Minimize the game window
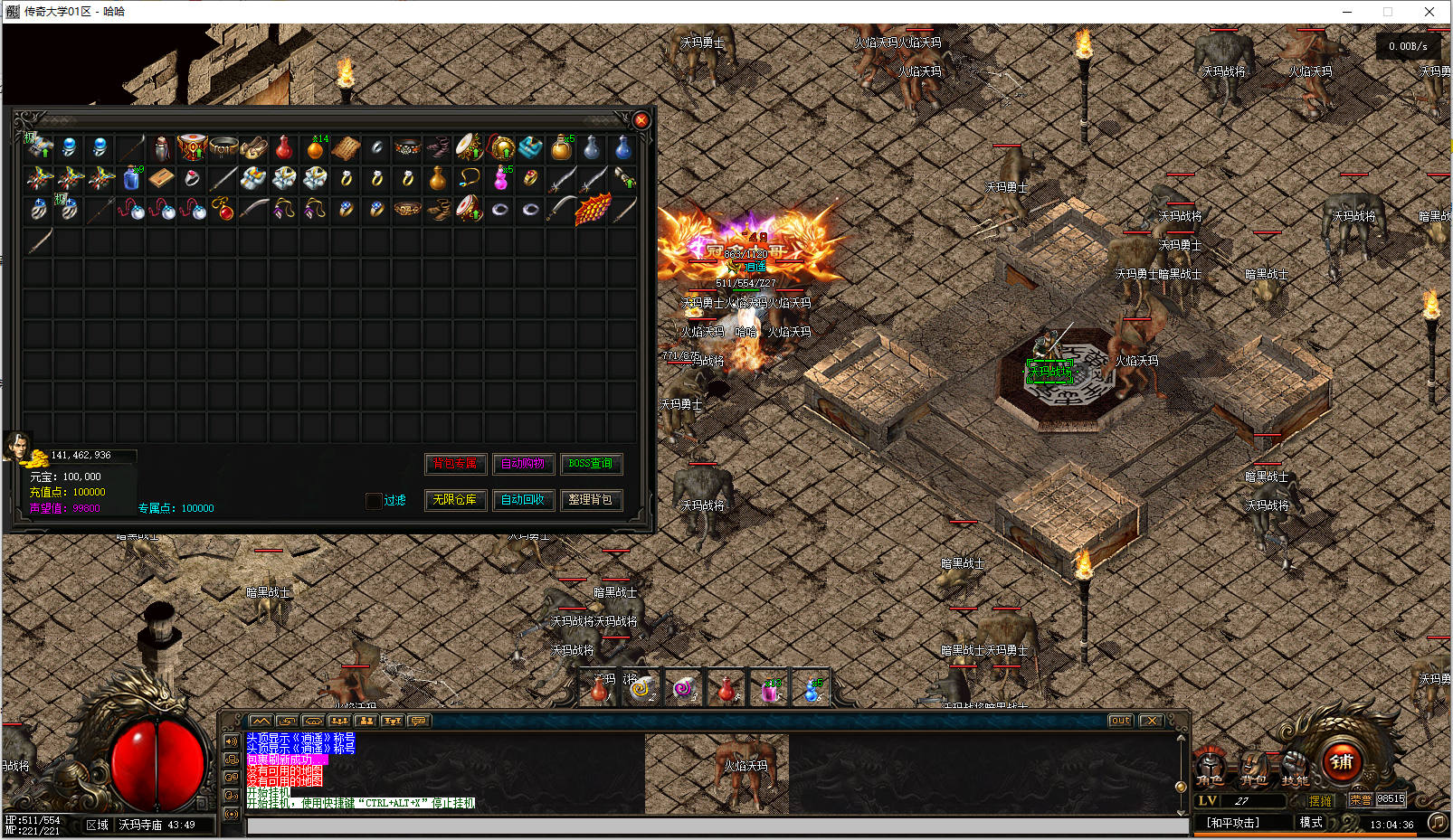The width and height of the screenshot is (1453, 840). (x=1346, y=12)
